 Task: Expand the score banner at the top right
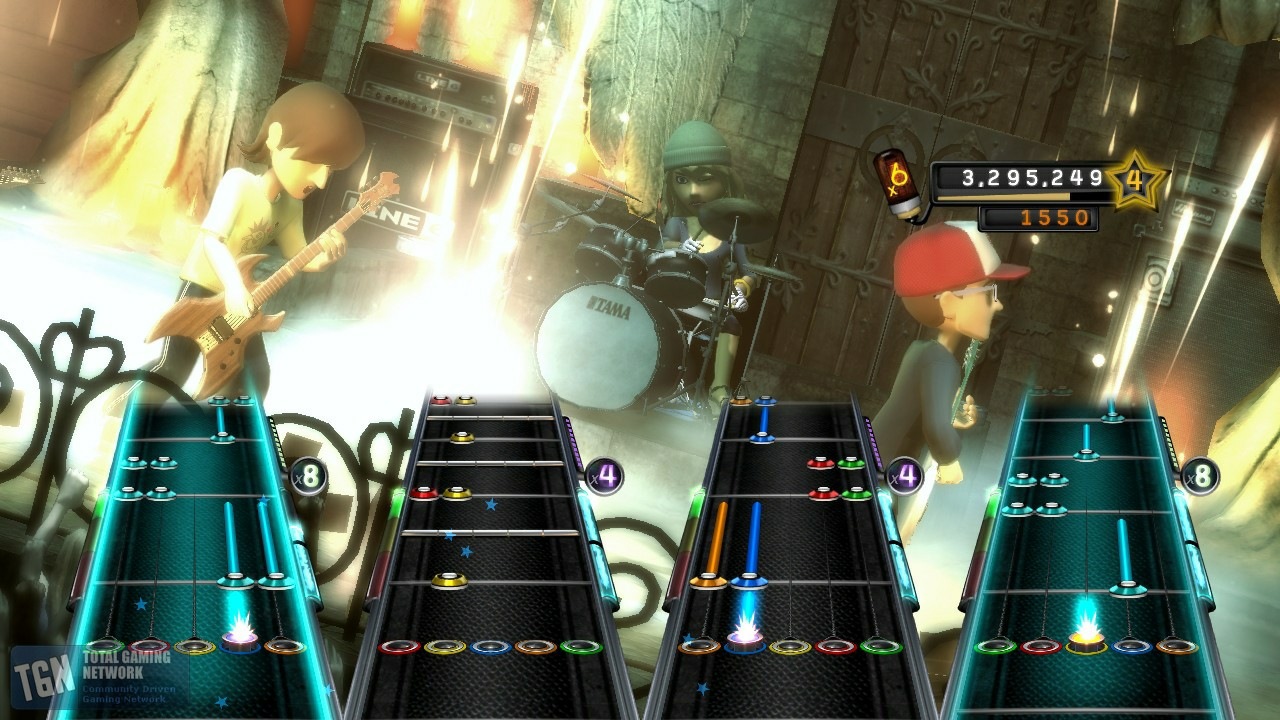coord(1030,177)
